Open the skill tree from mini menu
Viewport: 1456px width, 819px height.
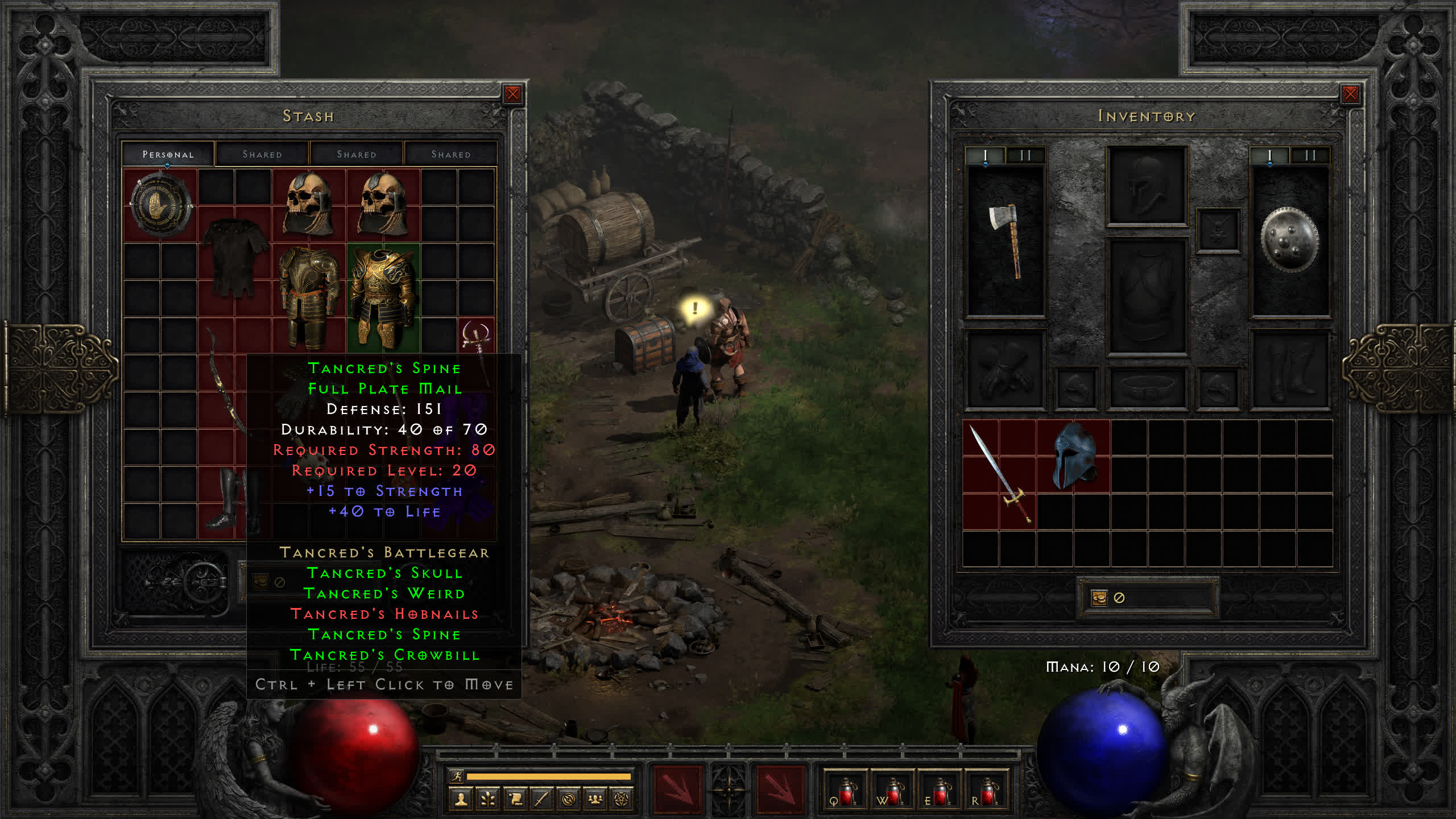point(487,800)
